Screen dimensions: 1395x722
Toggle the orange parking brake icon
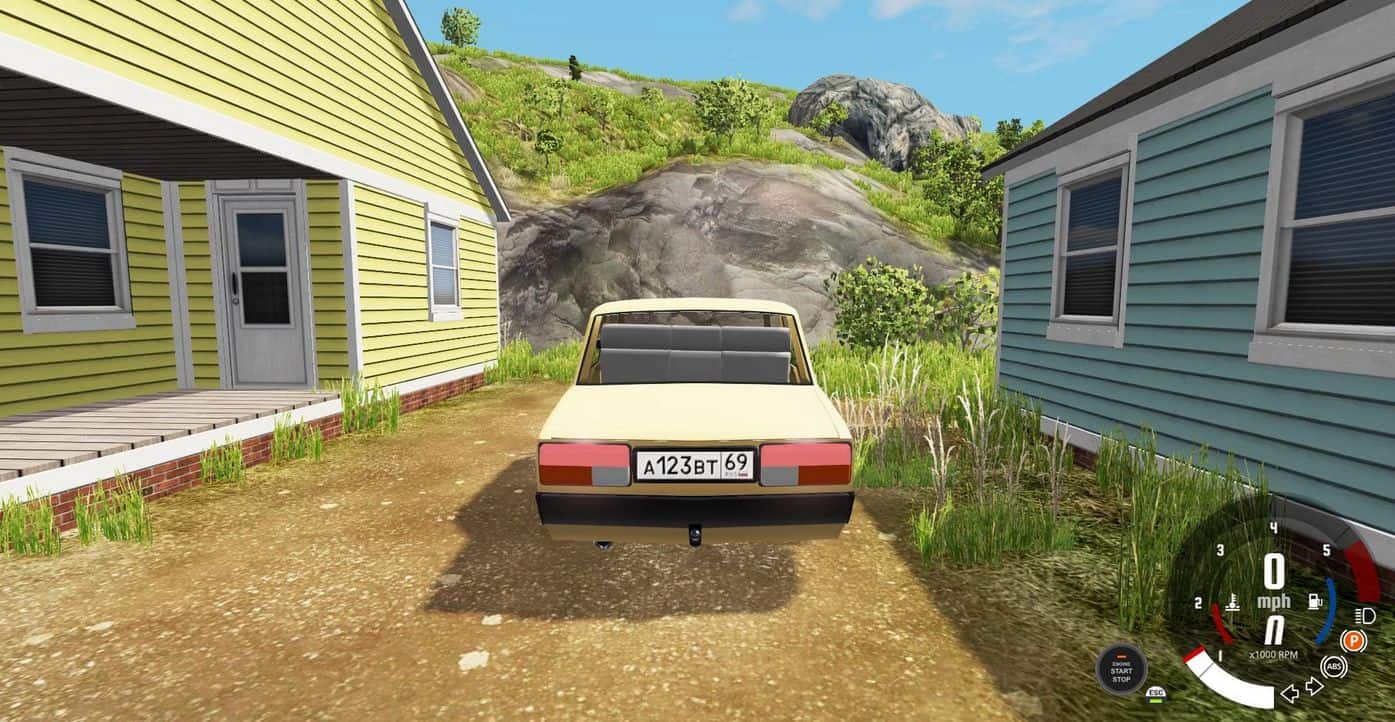(x=1353, y=641)
